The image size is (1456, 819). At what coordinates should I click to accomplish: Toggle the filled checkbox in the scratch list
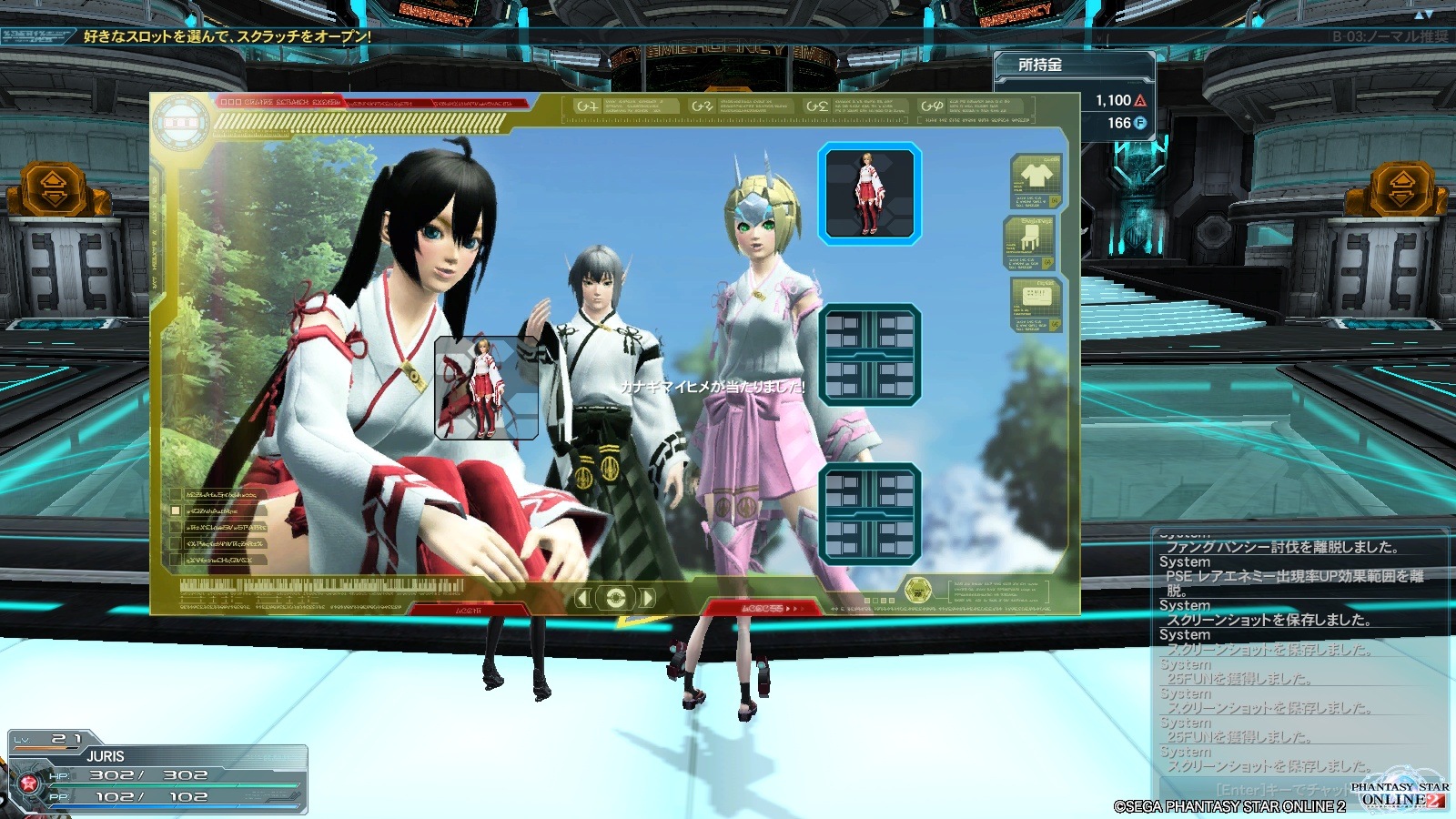coord(177,511)
